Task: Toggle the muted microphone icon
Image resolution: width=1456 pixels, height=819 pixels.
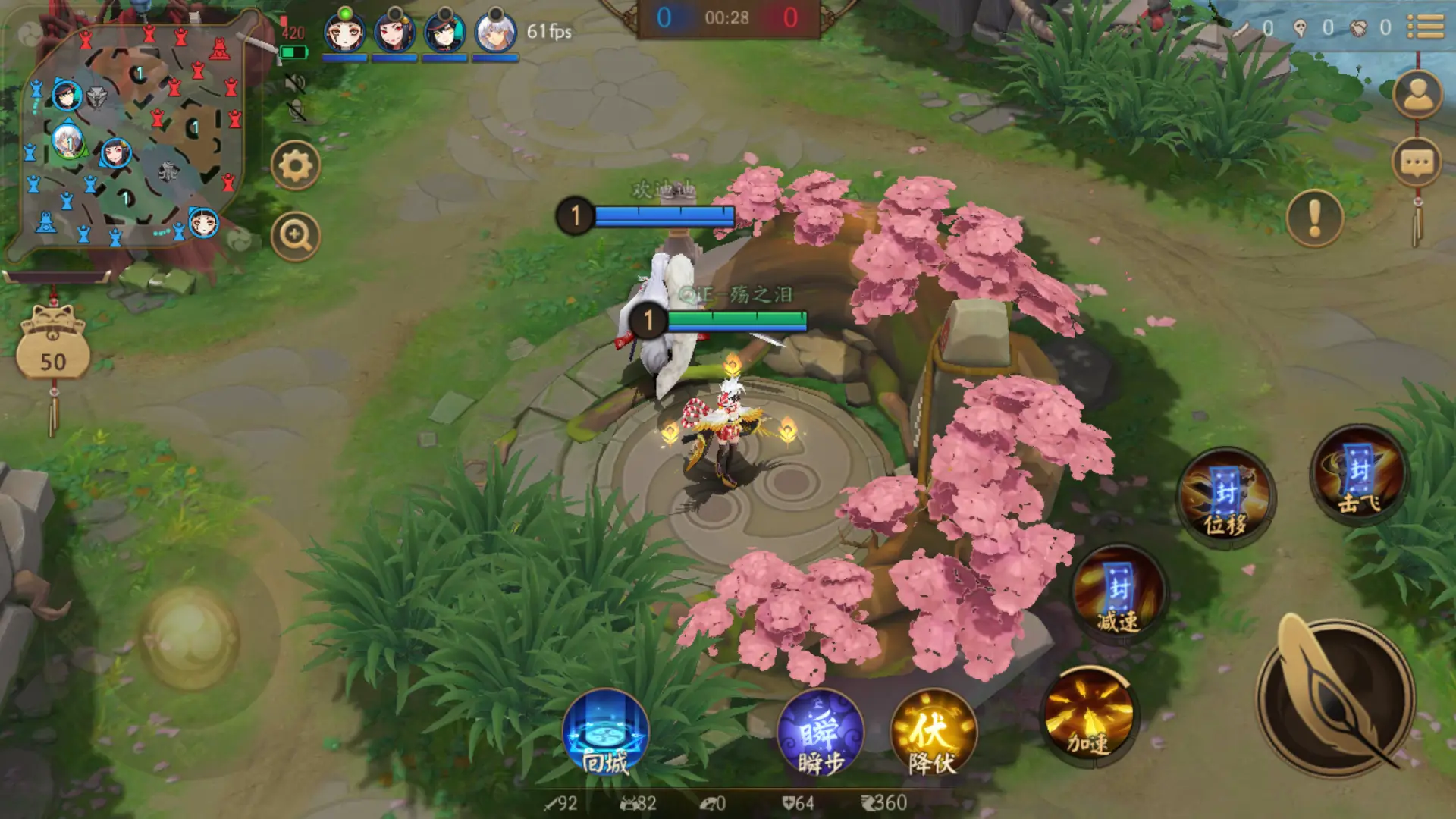Action: pos(297,111)
